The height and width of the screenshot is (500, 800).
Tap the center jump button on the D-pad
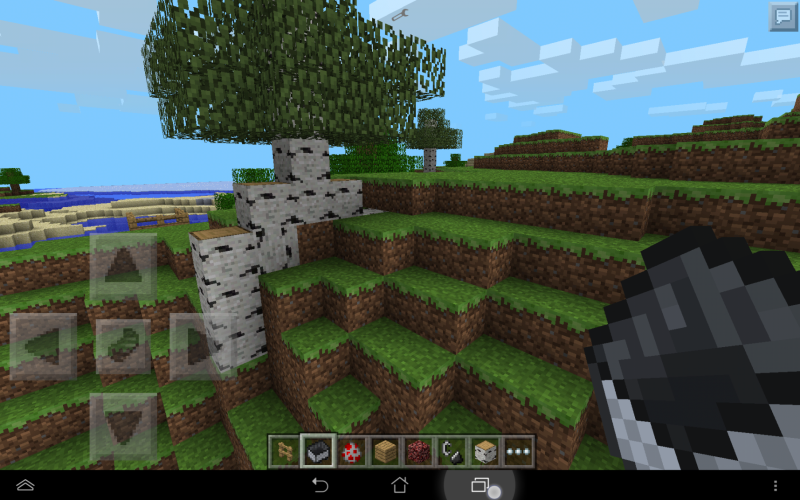123,346
